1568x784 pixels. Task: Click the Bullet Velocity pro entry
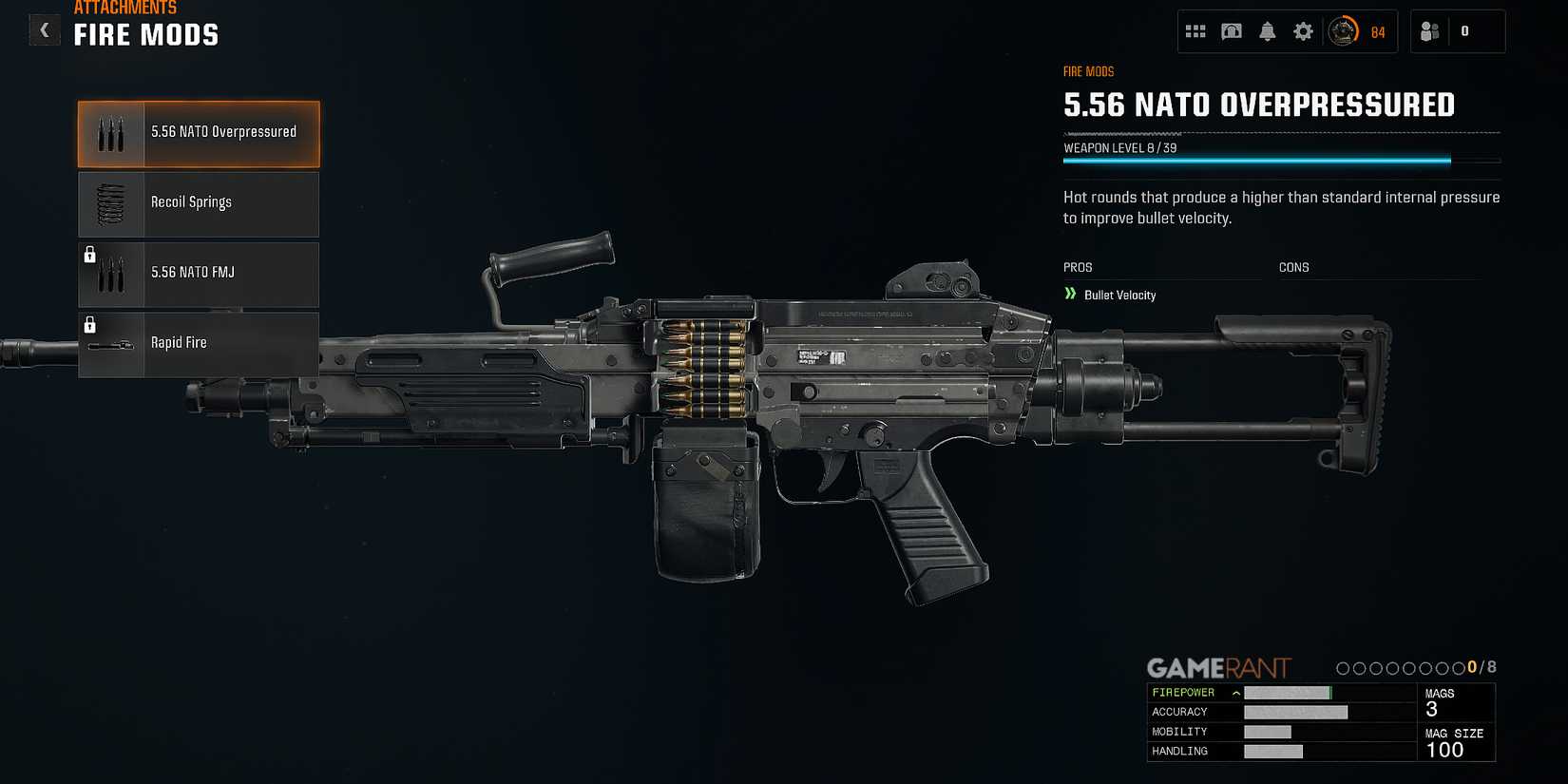point(1119,295)
